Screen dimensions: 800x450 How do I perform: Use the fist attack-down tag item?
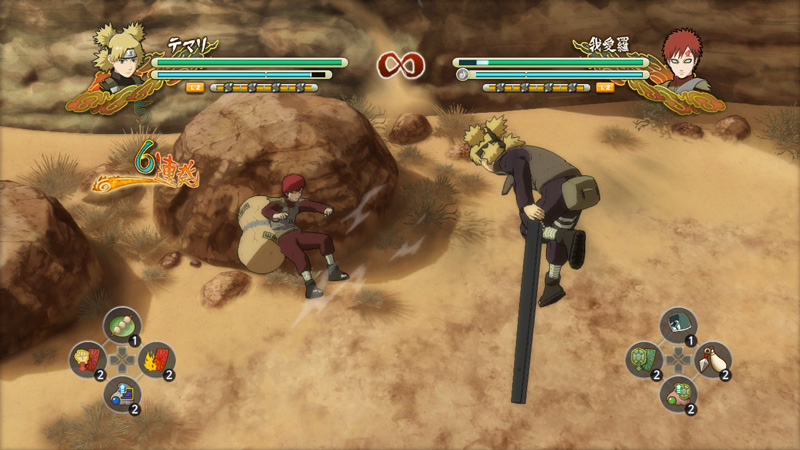pyautogui.click(x=88, y=359)
